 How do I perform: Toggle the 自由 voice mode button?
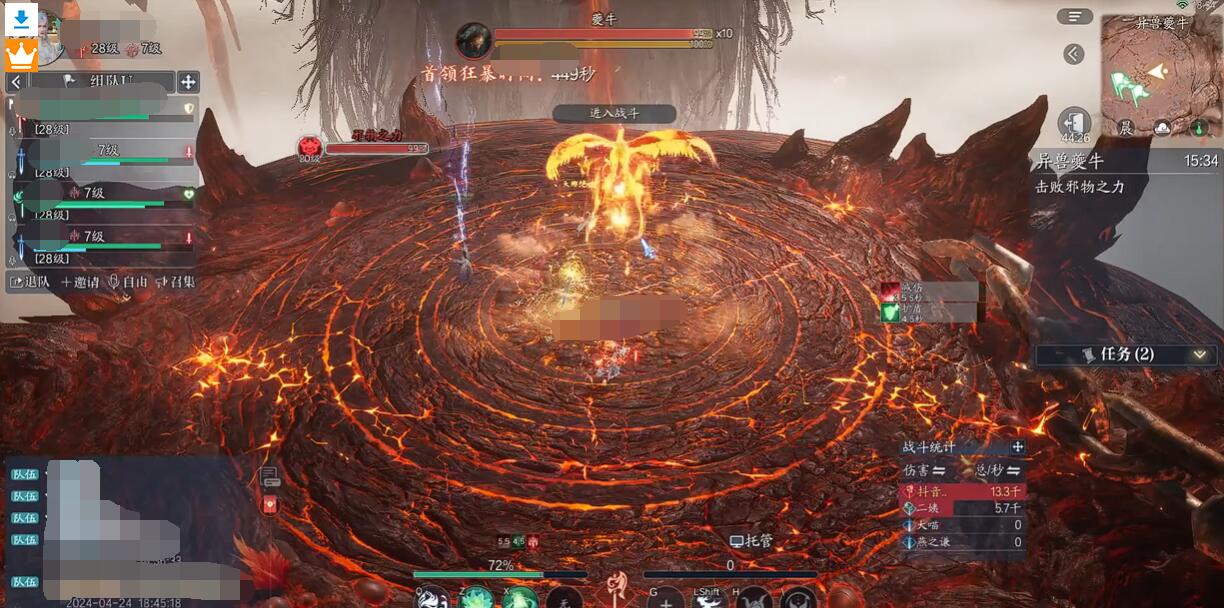pyautogui.click(x=128, y=282)
